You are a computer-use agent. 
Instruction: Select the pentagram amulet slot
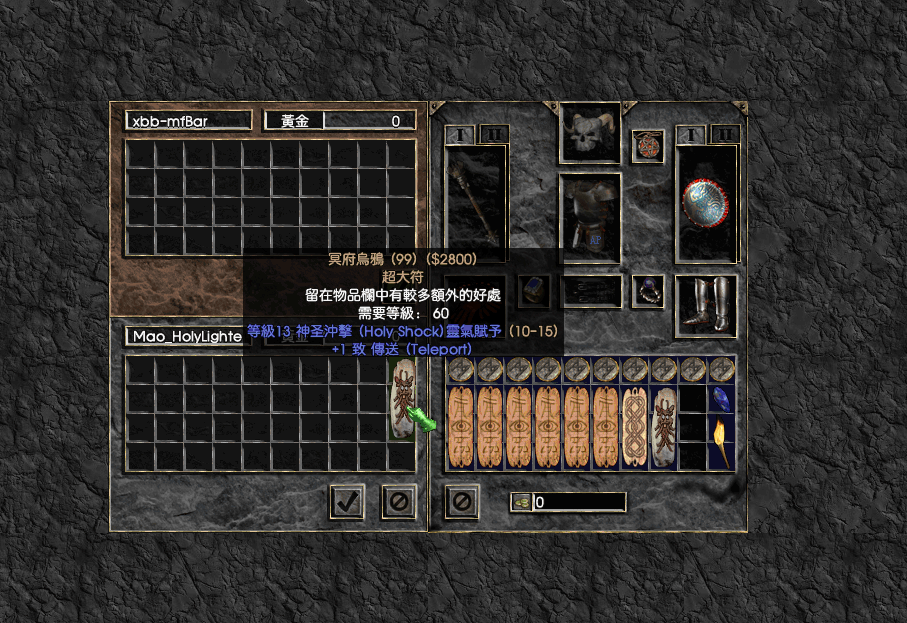(x=648, y=146)
